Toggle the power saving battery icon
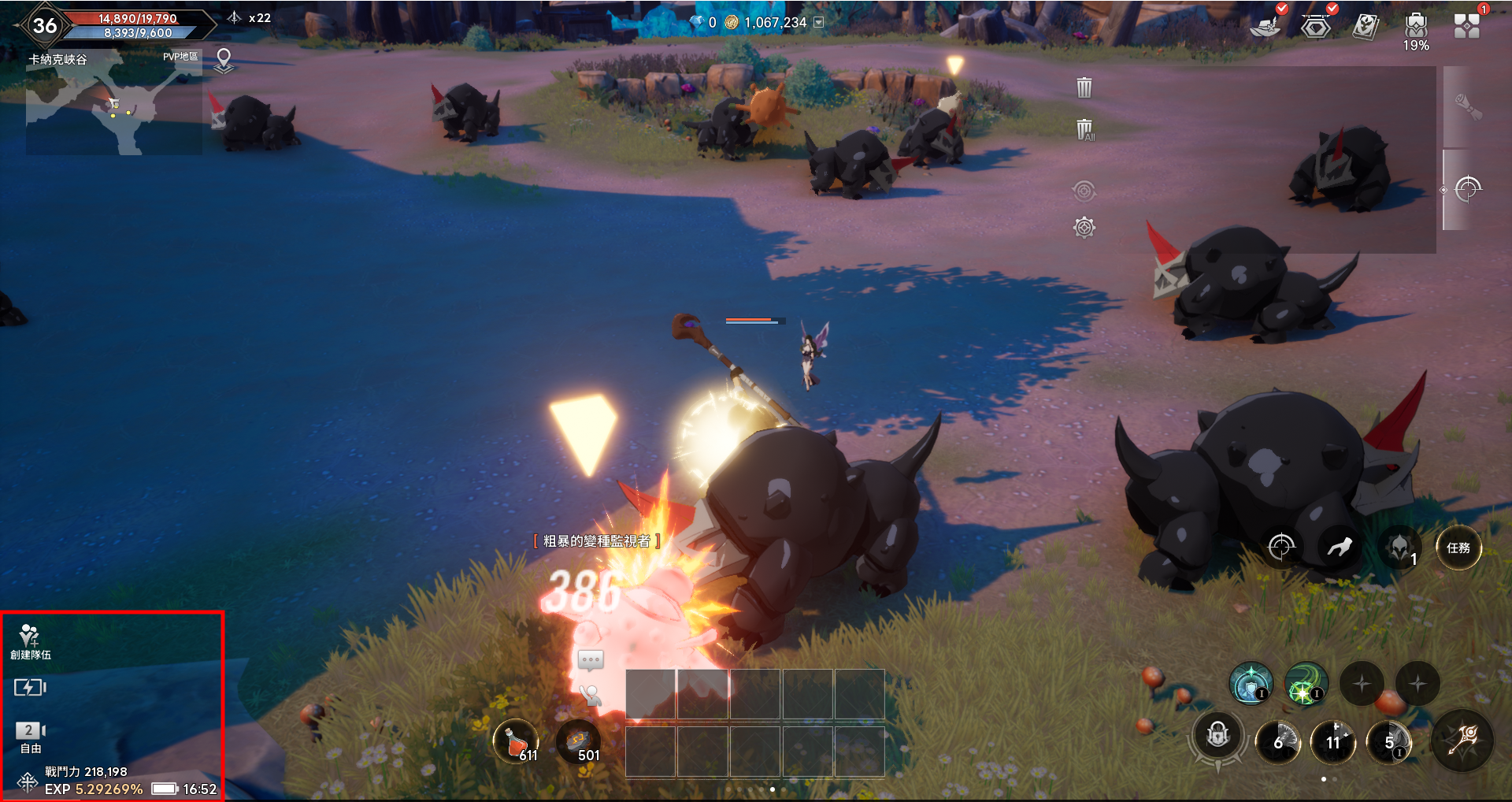 pyautogui.click(x=30, y=688)
